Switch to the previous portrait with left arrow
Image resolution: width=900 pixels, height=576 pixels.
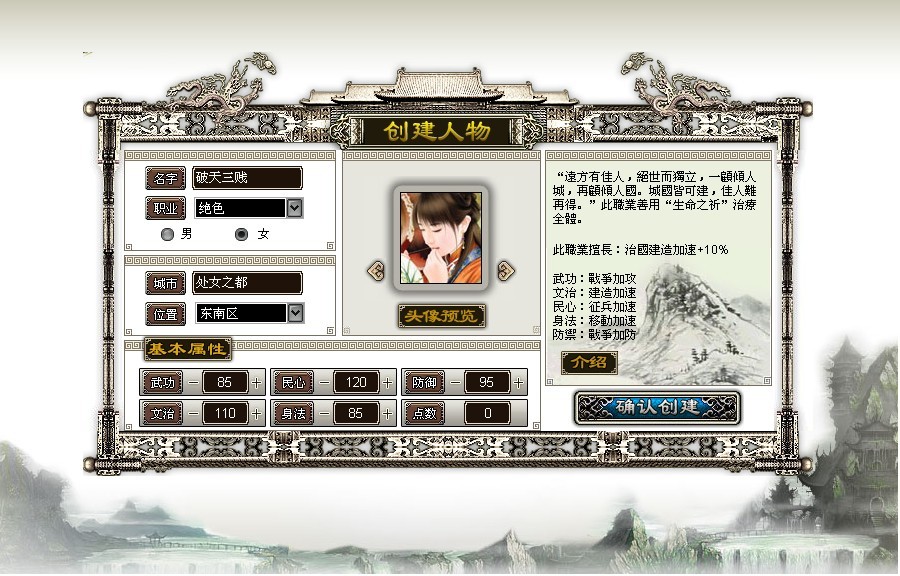click(x=376, y=270)
